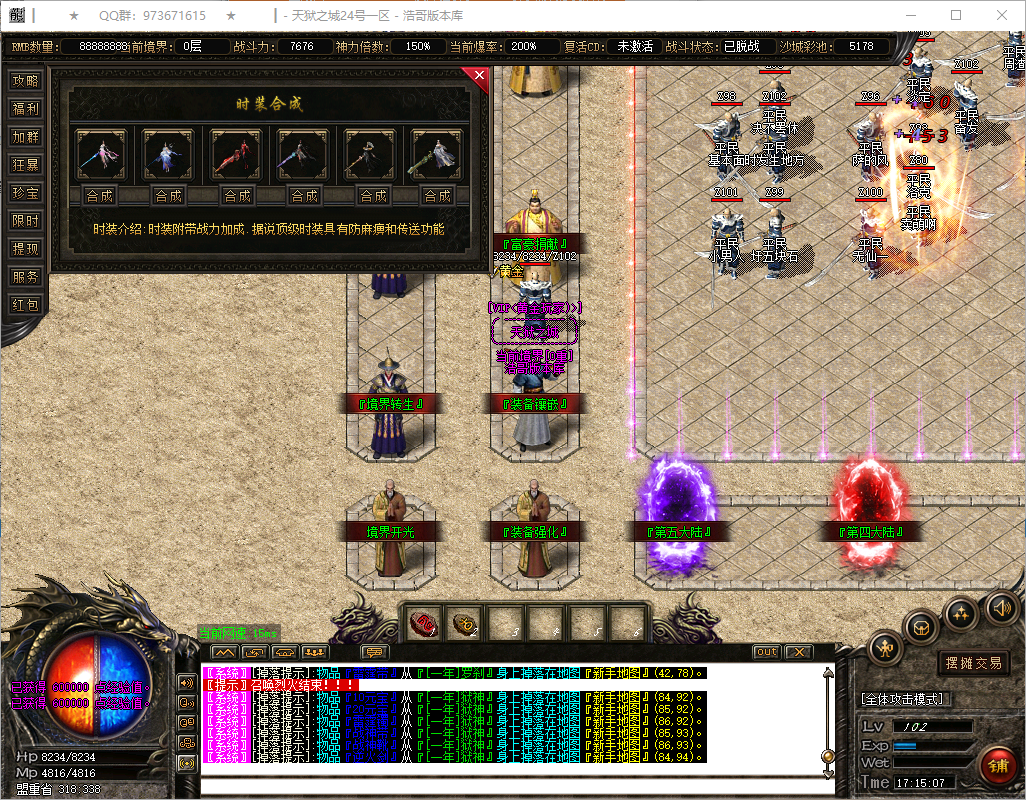Open the 福利 welfare menu
This screenshot has width=1026, height=800.
tap(25, 109)
